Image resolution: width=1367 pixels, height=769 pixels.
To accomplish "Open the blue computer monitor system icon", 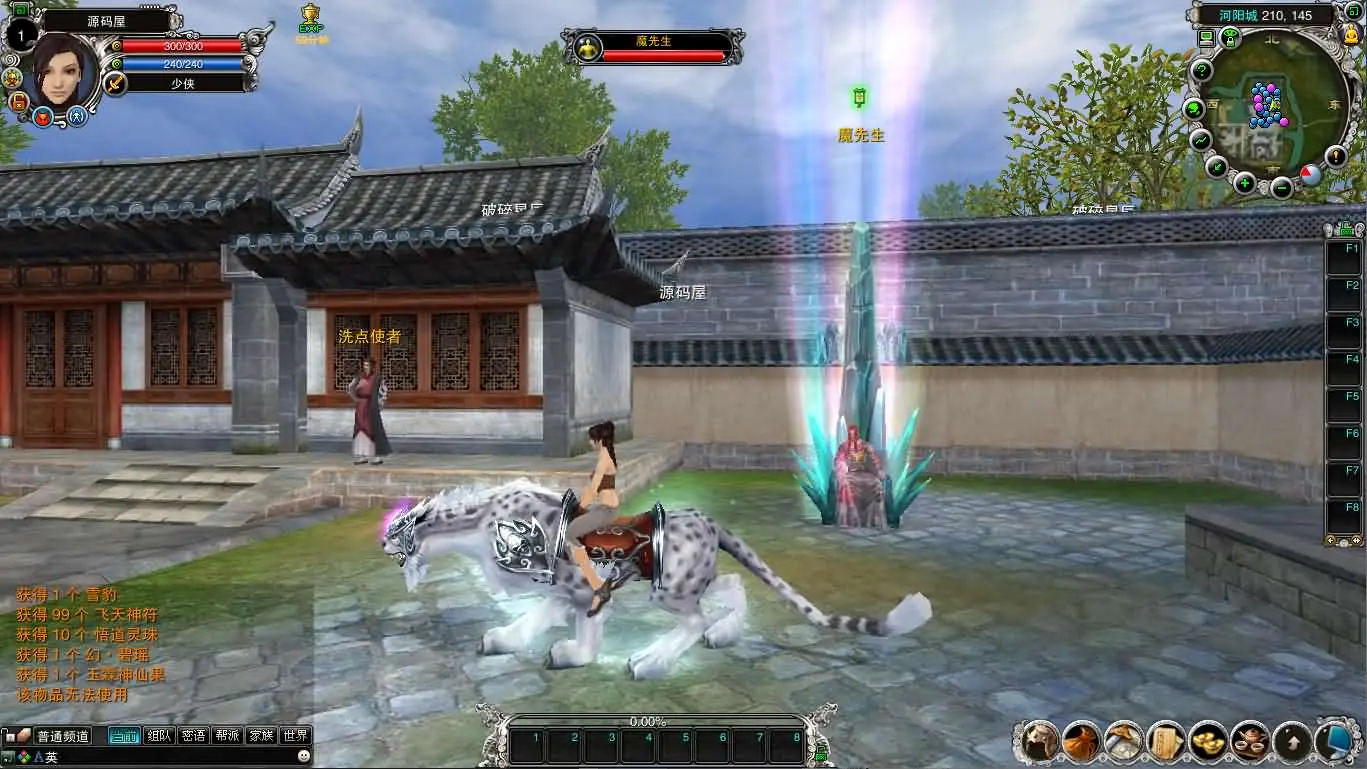I will coord(1336,741).
